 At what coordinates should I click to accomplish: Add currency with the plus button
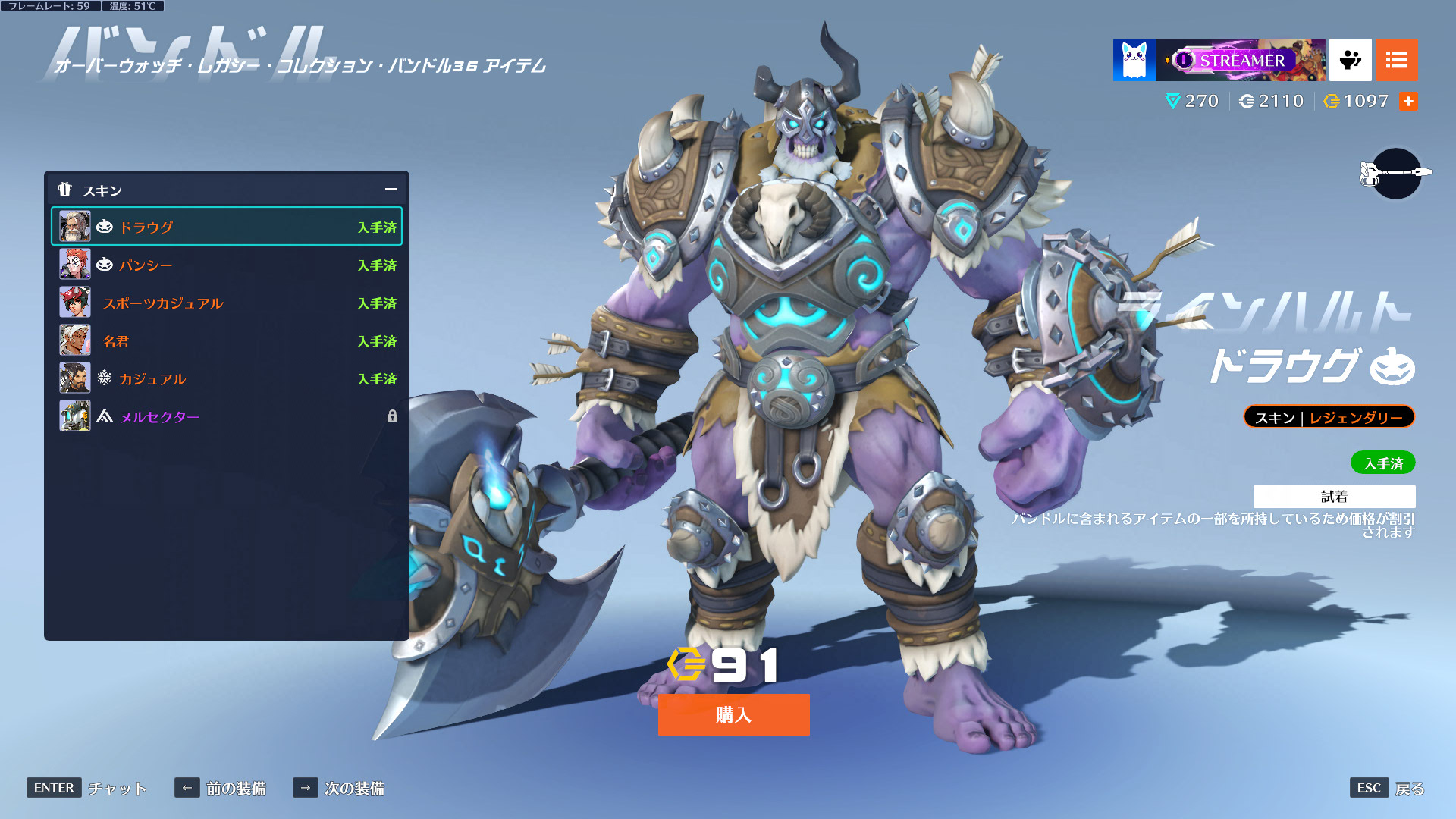[1408, 102]
